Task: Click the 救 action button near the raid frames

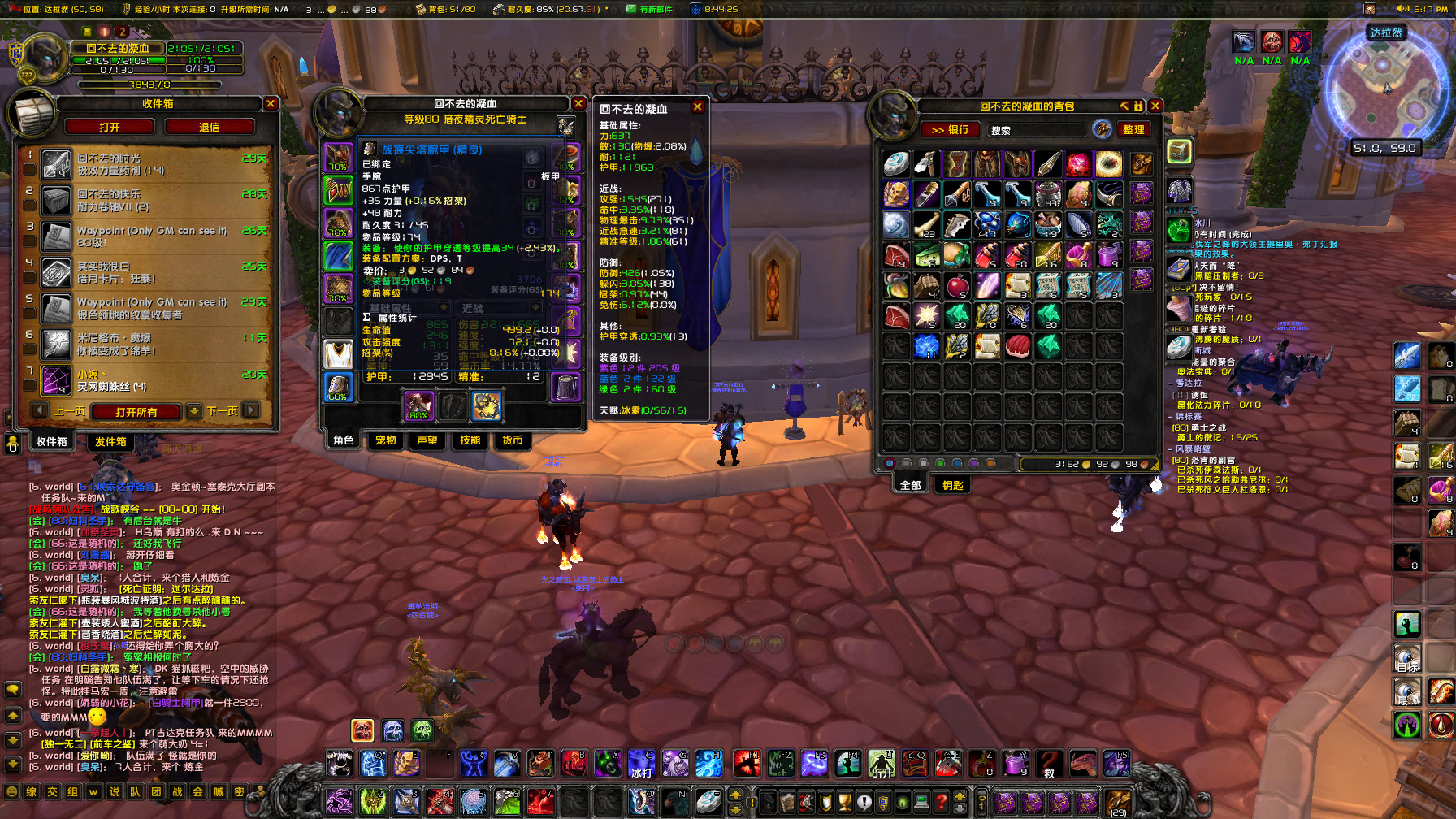Action: click(x=1049, y=764)
